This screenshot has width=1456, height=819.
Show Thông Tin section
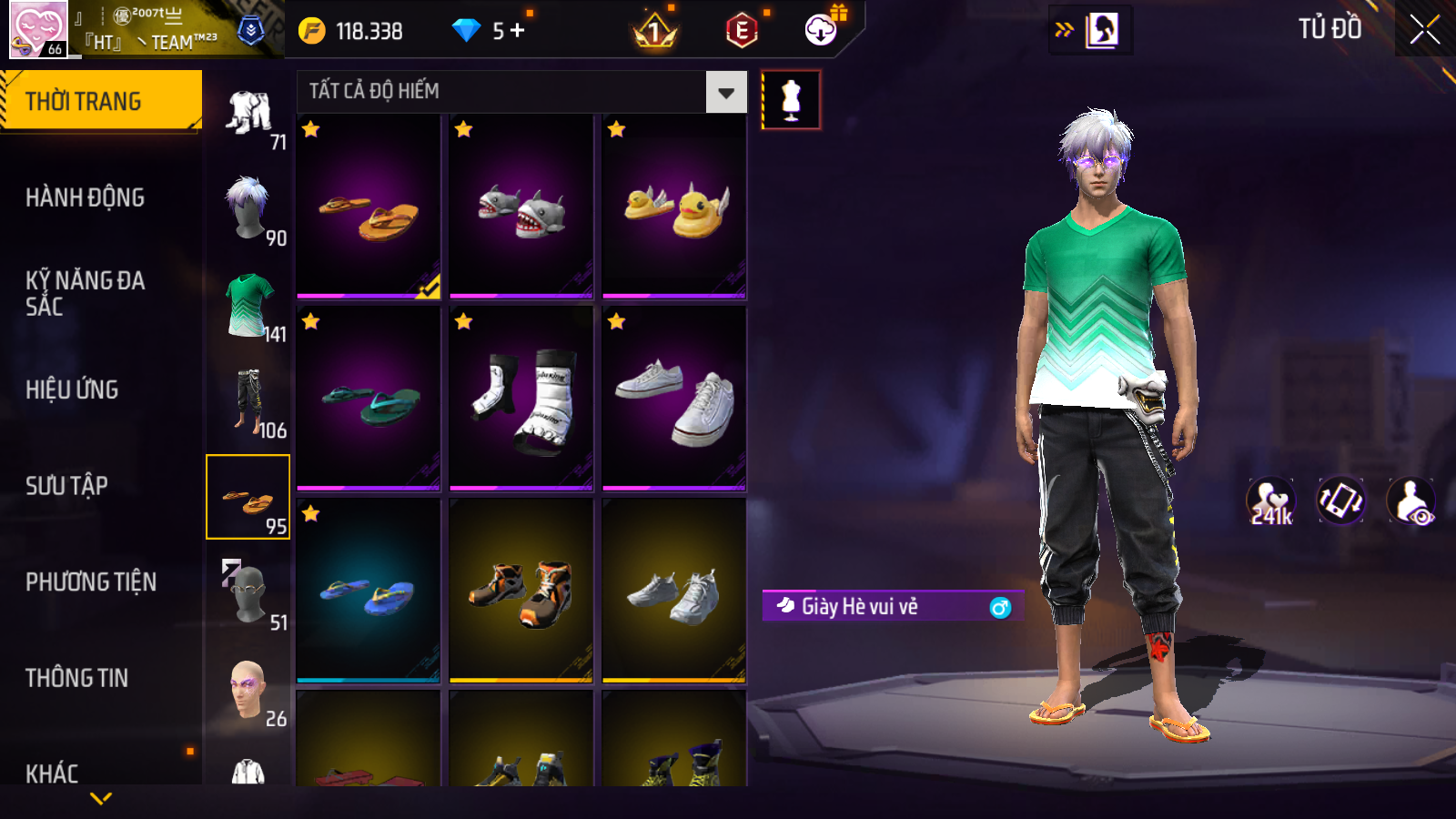pyautogui.click(x=76, y=678)
